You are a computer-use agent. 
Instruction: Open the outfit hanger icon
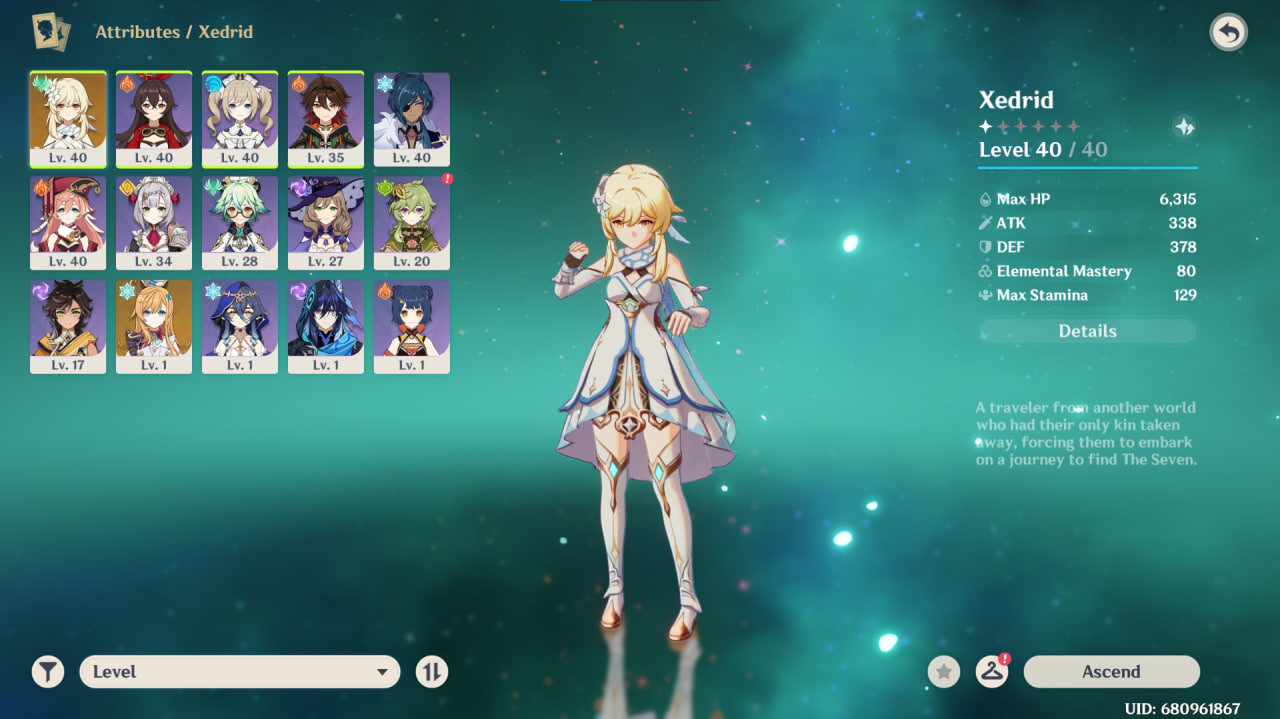pos(991,672)
